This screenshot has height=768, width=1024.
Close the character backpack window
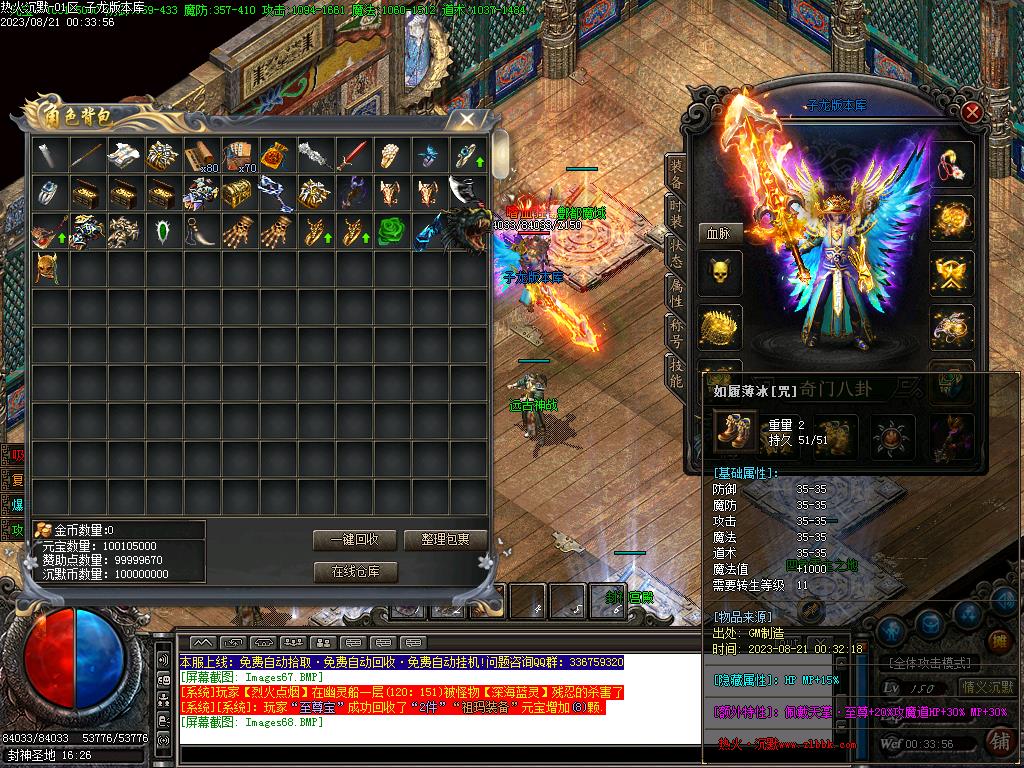pyautogui.click(x=466, y=120)
